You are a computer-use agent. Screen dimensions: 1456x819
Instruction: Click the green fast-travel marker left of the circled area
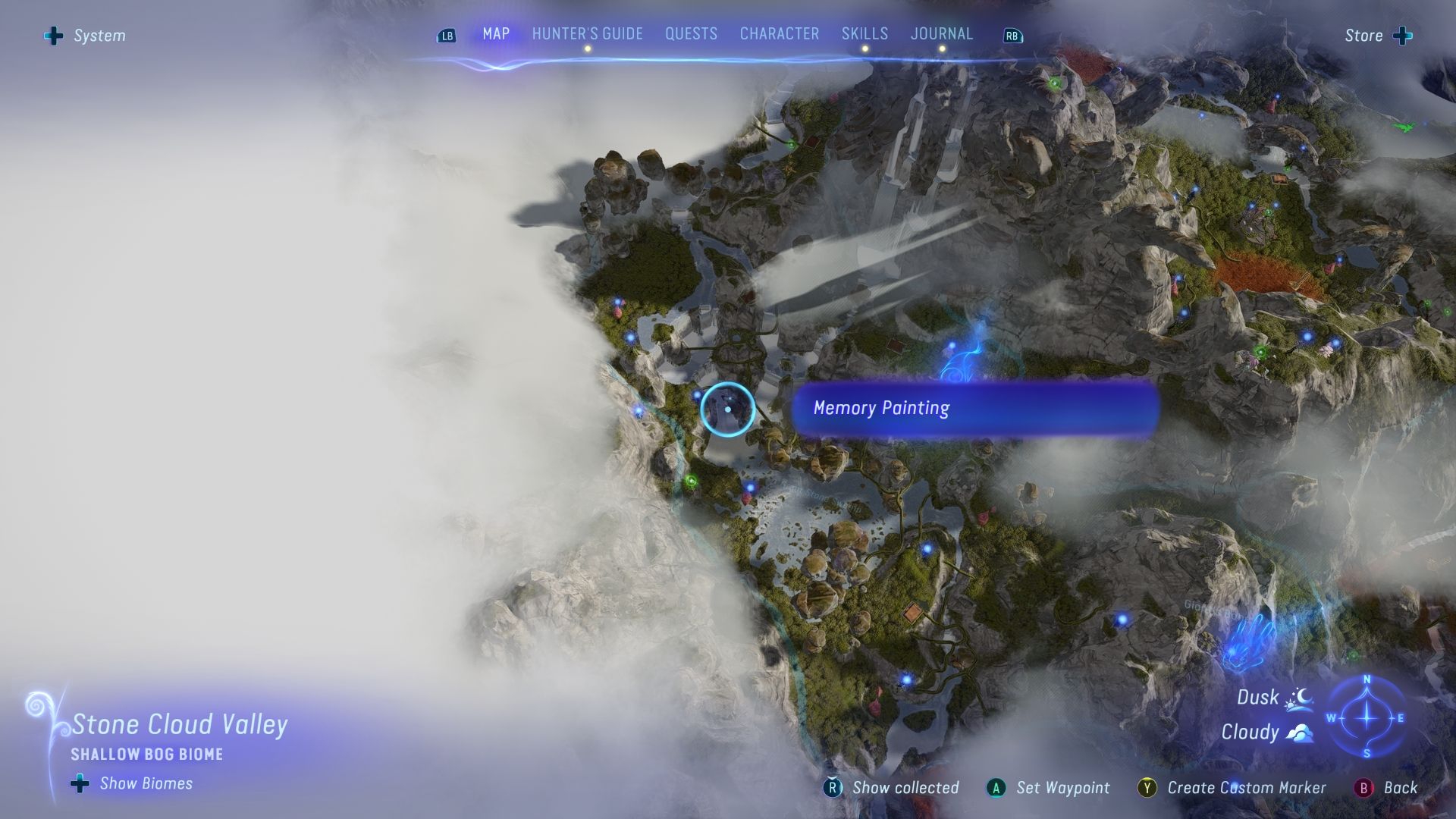point(691,480)
